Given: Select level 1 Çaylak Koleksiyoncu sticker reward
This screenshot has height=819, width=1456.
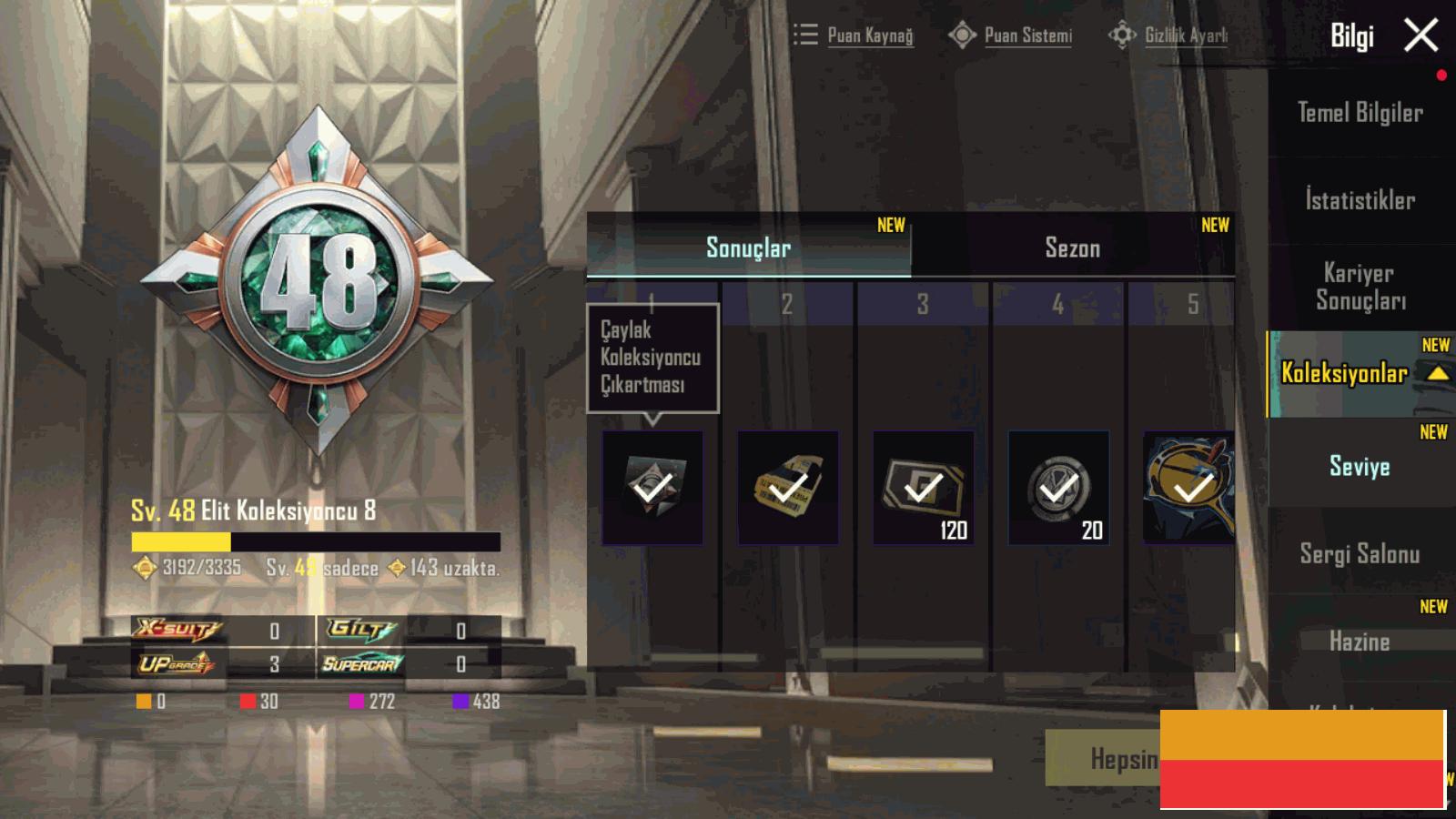Looking at the screenshot, I should (x=652, y=488).
